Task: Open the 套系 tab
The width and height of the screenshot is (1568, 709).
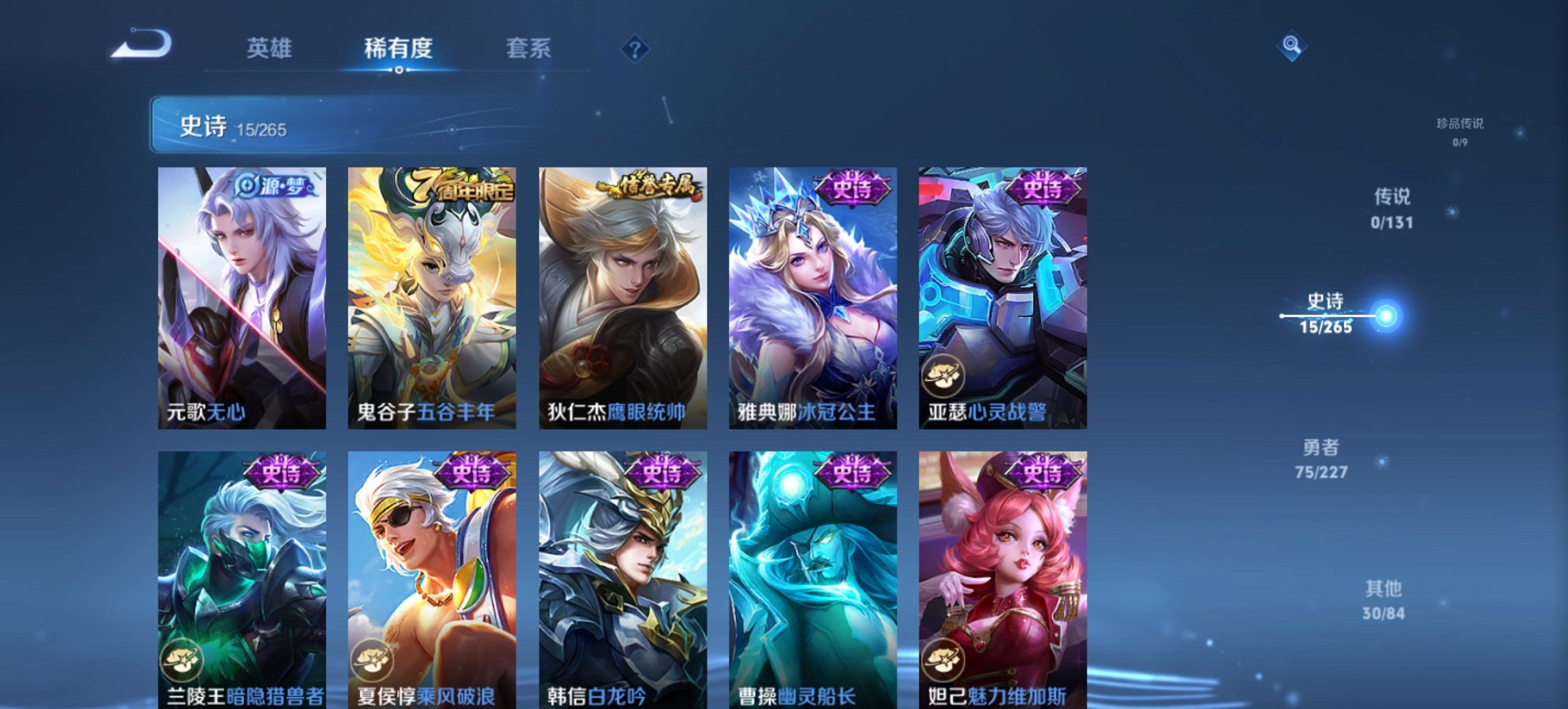Action: (528, 48)
